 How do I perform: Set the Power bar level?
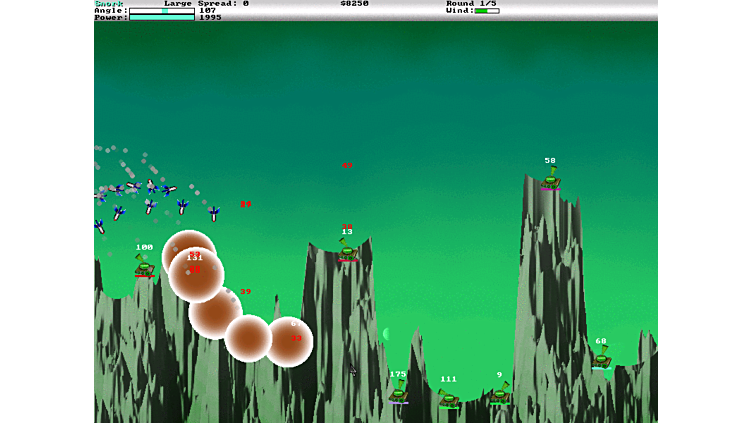tap(161, 17)
